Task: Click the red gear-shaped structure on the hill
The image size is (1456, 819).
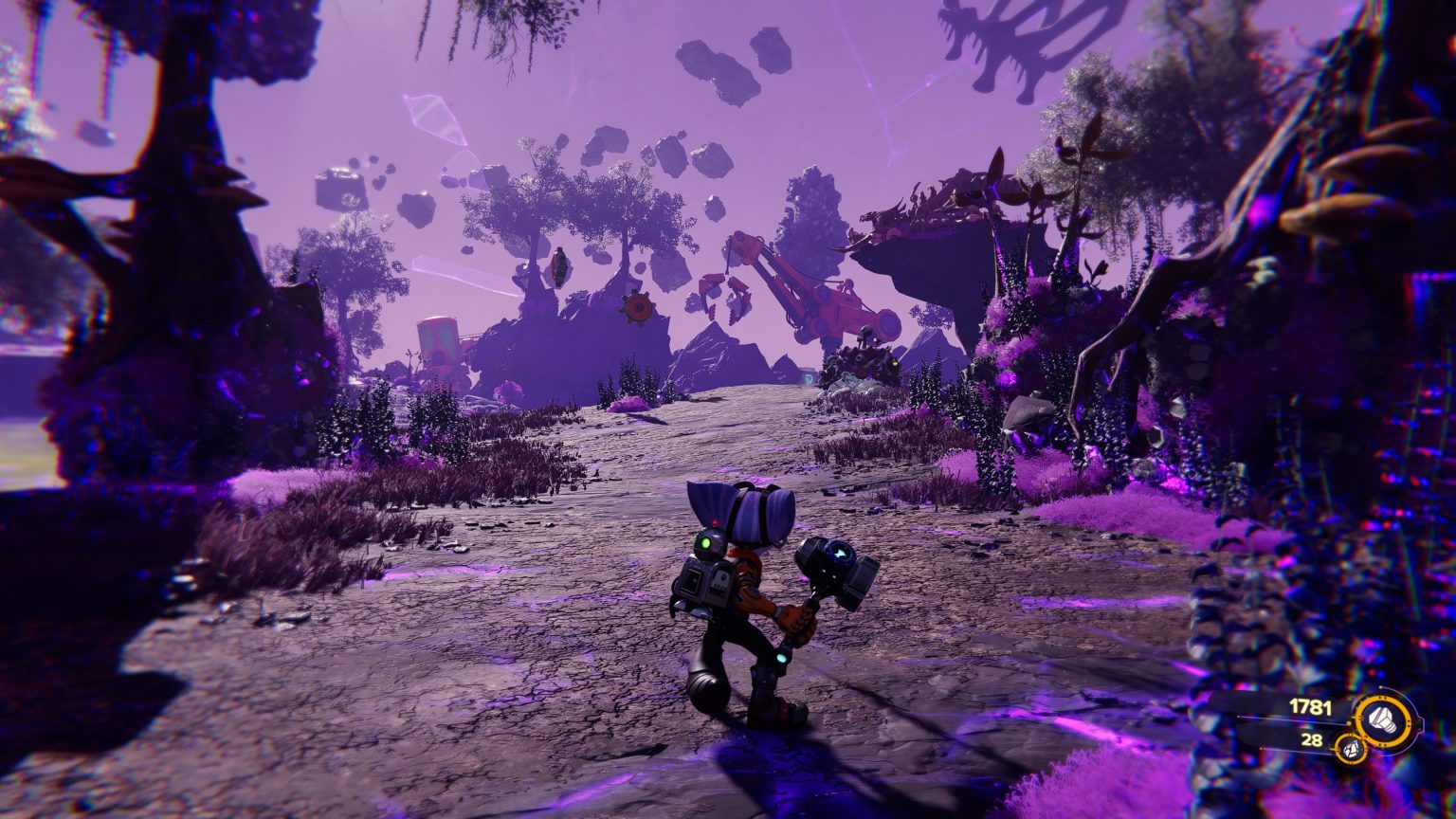Action: tap(636, 307)
